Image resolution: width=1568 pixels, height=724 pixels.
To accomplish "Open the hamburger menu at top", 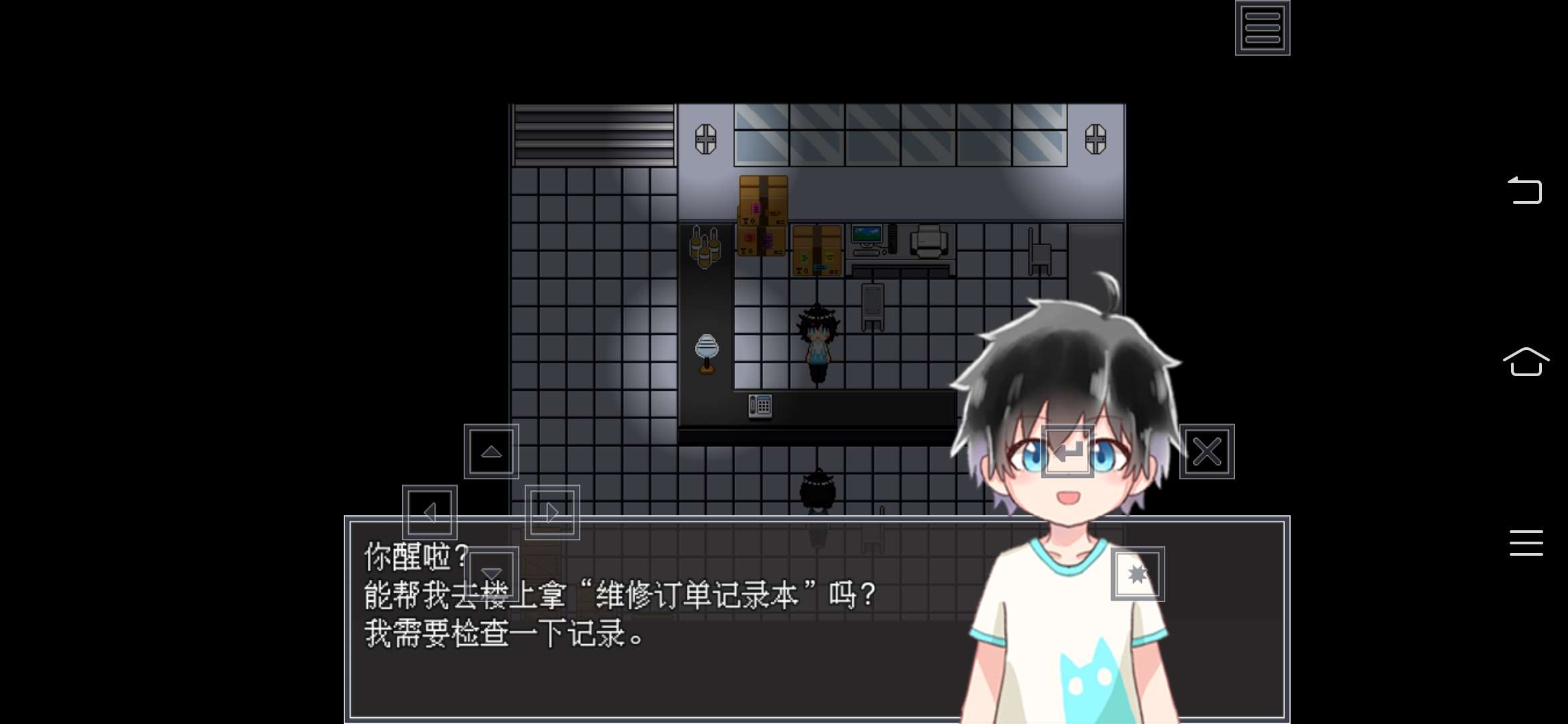I will click(1262, 27).
